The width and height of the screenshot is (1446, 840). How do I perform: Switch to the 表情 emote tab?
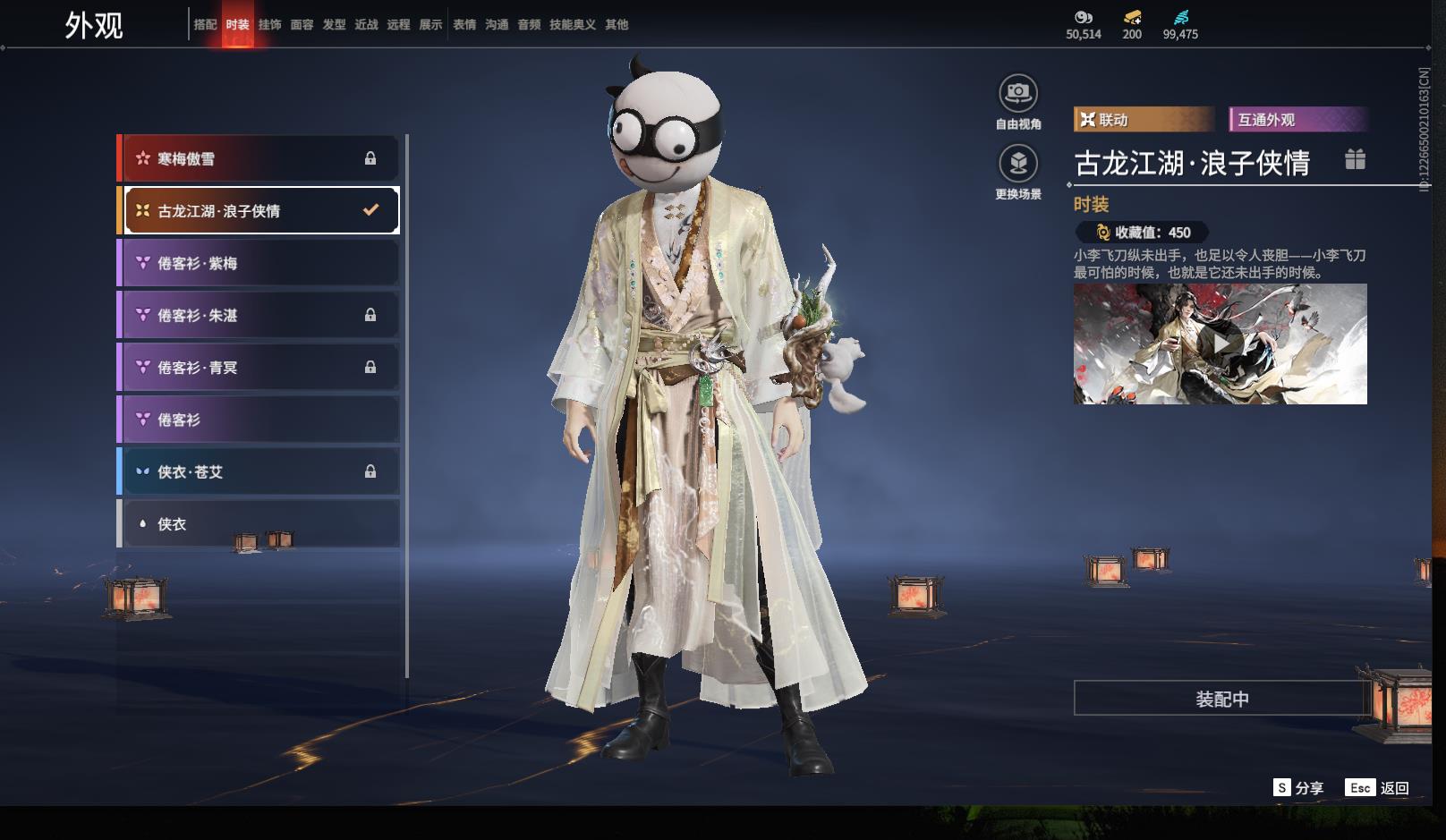(x=464, y=25)
